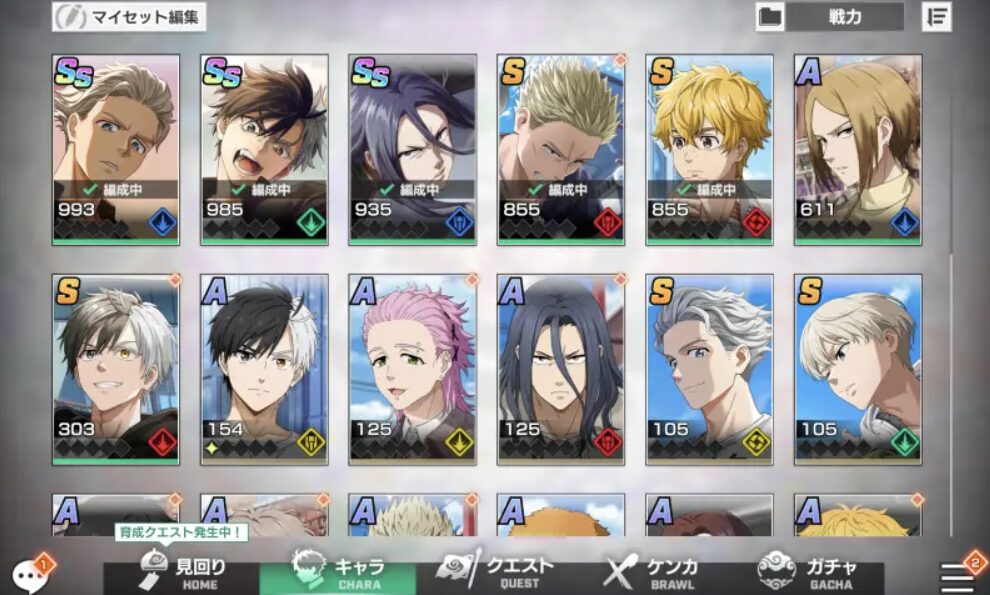The height and width of the screenshot is (595, 990).
Task: Open the マイセット編集 (My Set Edit) button
Action: click(x=129, y=17)
